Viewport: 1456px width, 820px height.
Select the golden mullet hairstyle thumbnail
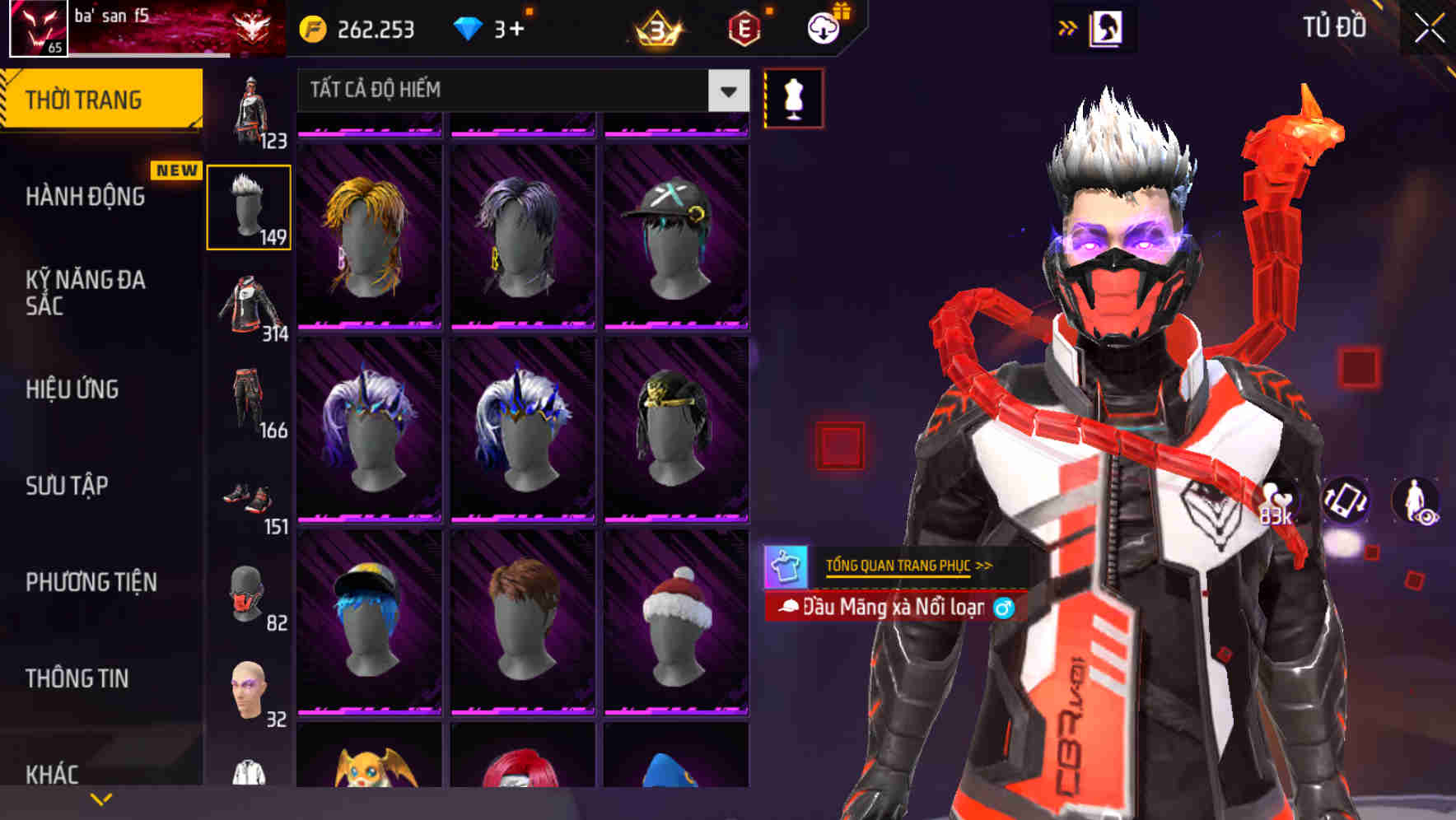point(371,231)
